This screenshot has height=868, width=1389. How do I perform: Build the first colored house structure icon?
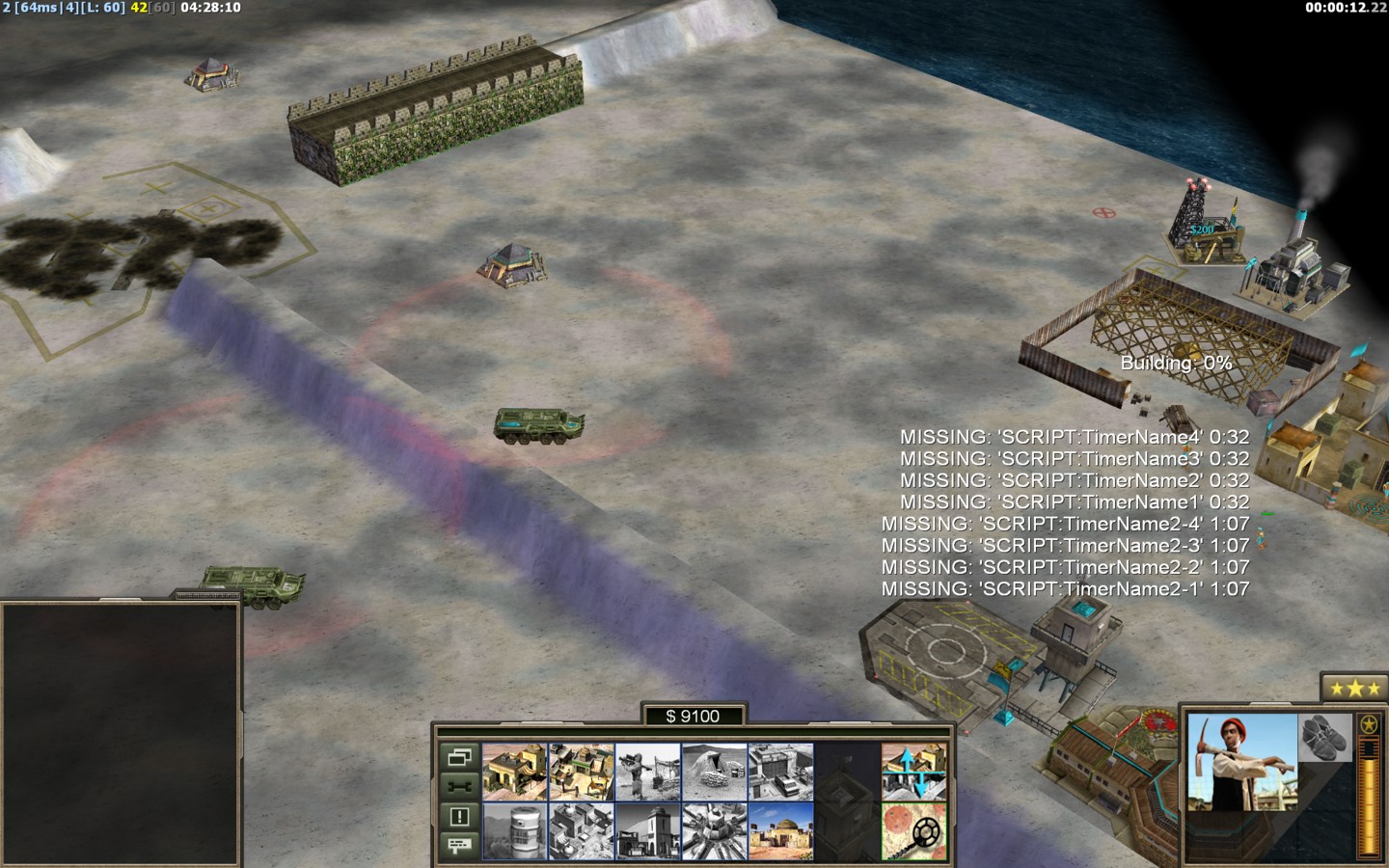point(514,772)
